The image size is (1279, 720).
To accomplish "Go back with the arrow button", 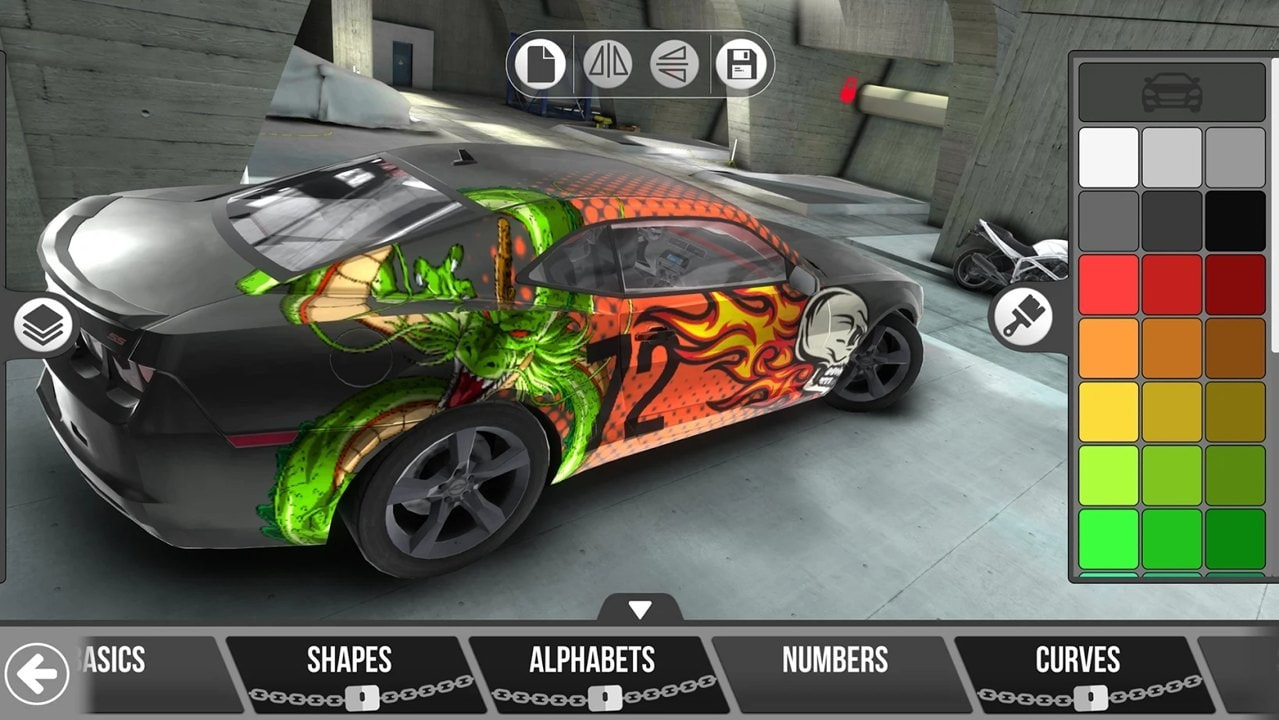I will pos(37,675).
